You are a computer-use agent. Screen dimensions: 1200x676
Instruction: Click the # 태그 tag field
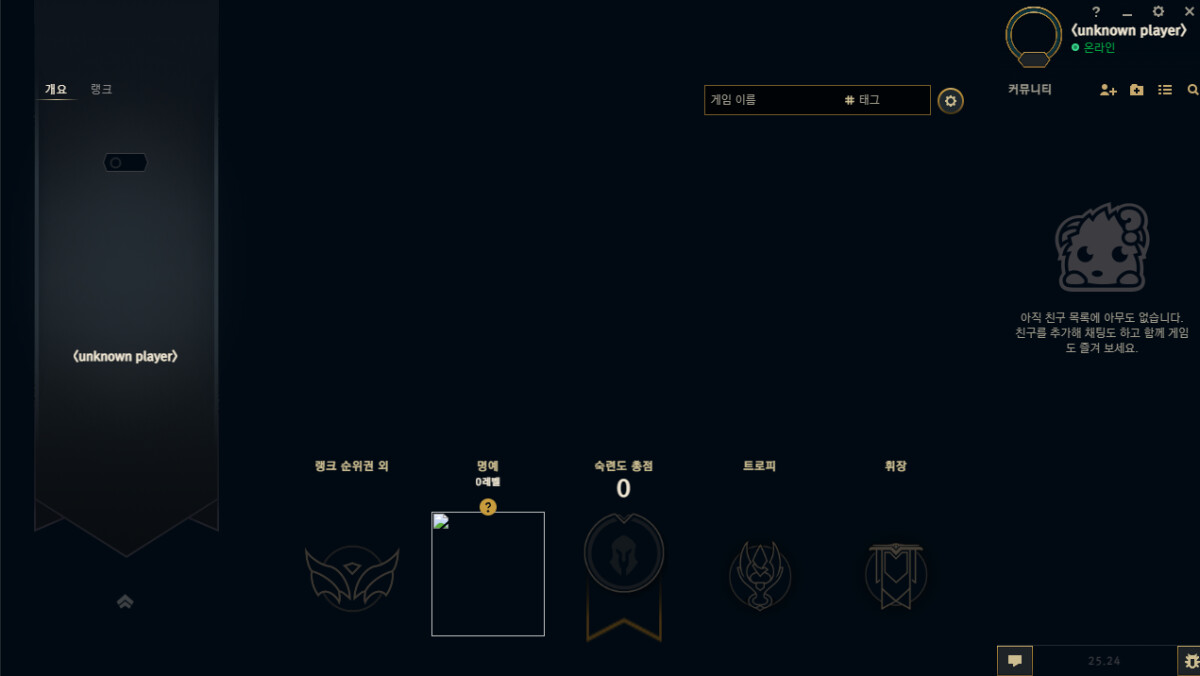click(885, 100)
